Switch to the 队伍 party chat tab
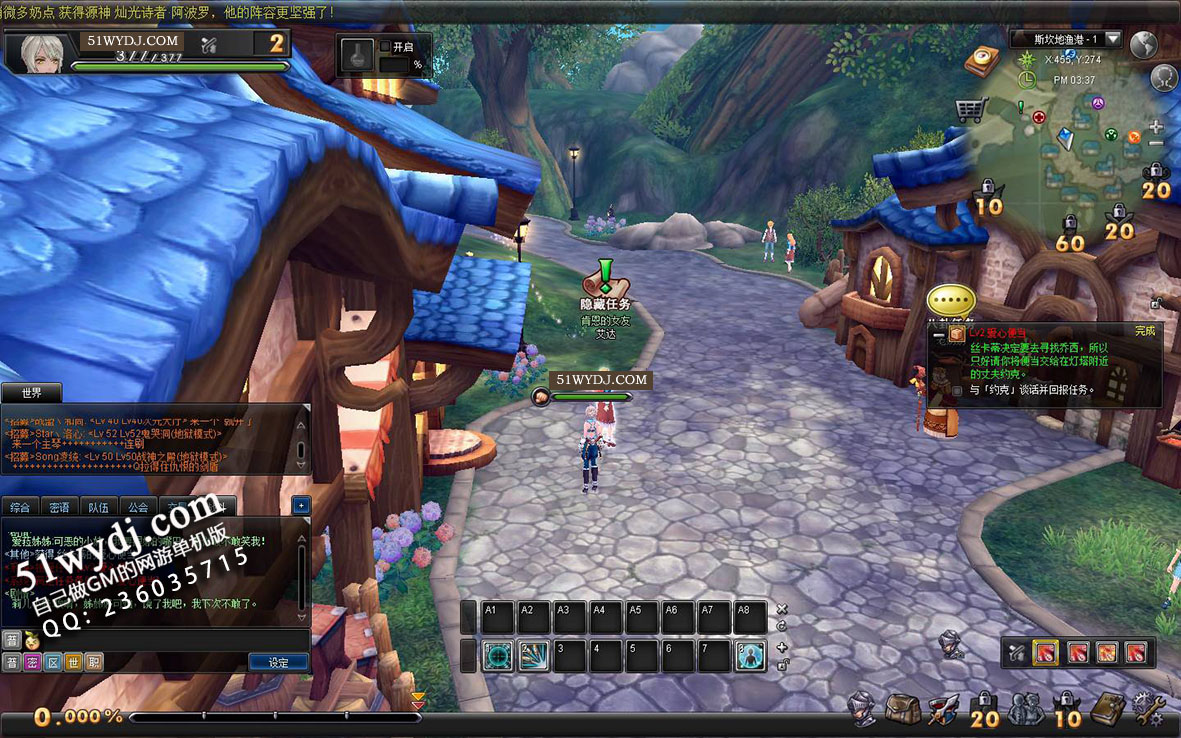The width and height of the screenshot is (1181, 738). [99, 507]
